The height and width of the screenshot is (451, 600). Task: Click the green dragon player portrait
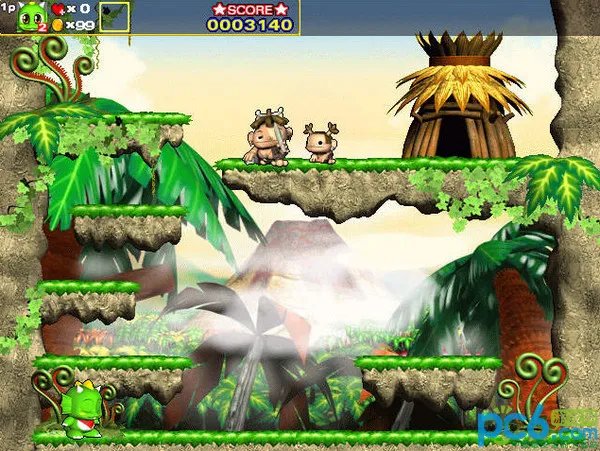coord(31,16)
